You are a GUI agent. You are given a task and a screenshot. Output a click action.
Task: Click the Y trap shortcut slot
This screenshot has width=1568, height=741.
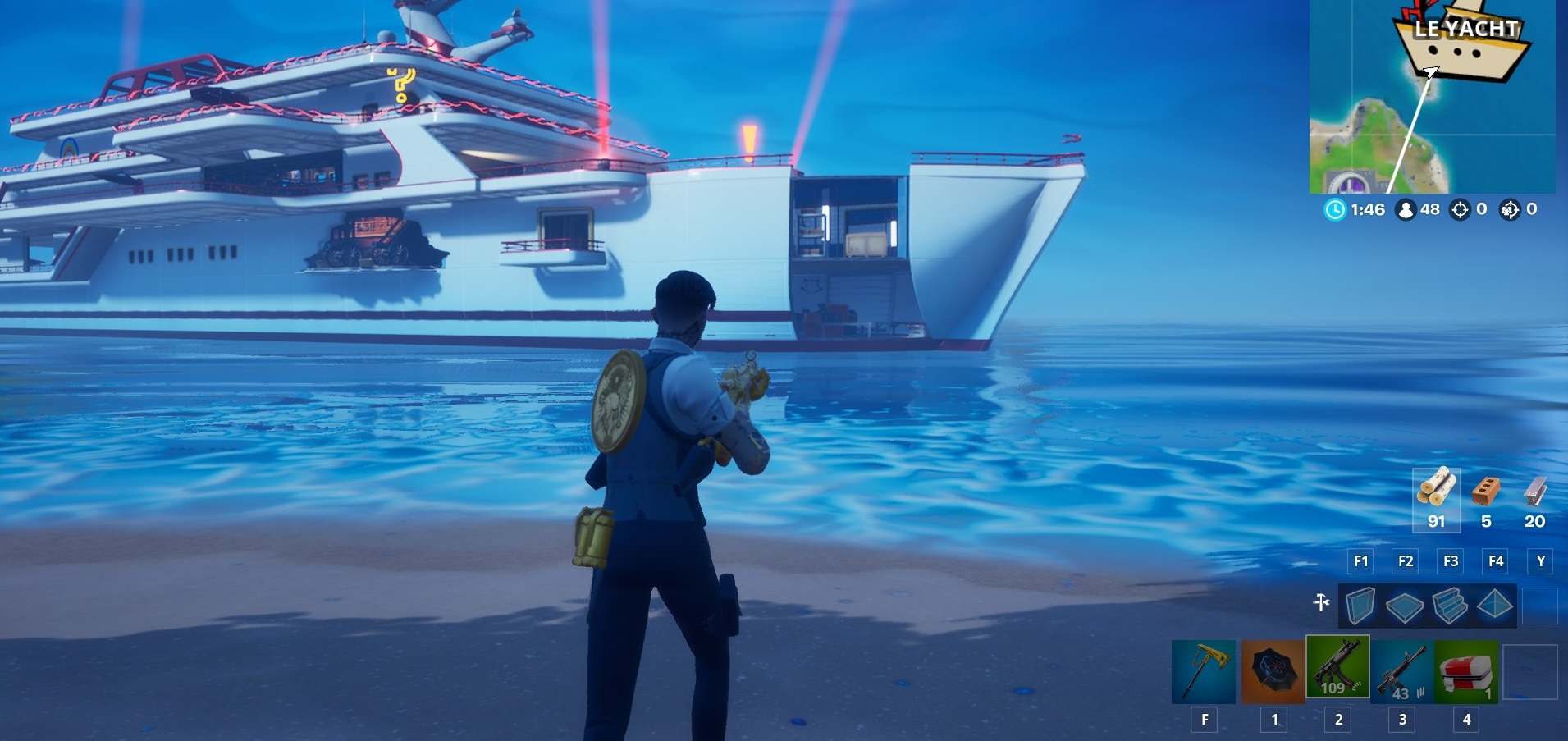click(1541, 562)
